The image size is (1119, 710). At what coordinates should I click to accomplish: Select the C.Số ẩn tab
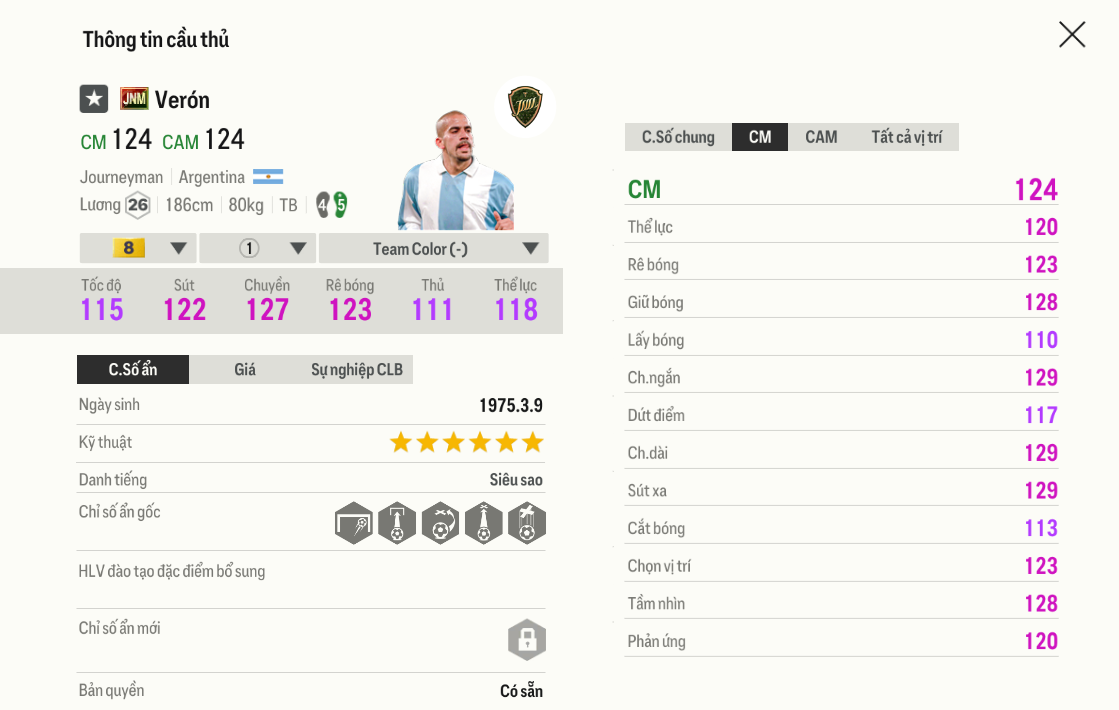click(133, 370)
